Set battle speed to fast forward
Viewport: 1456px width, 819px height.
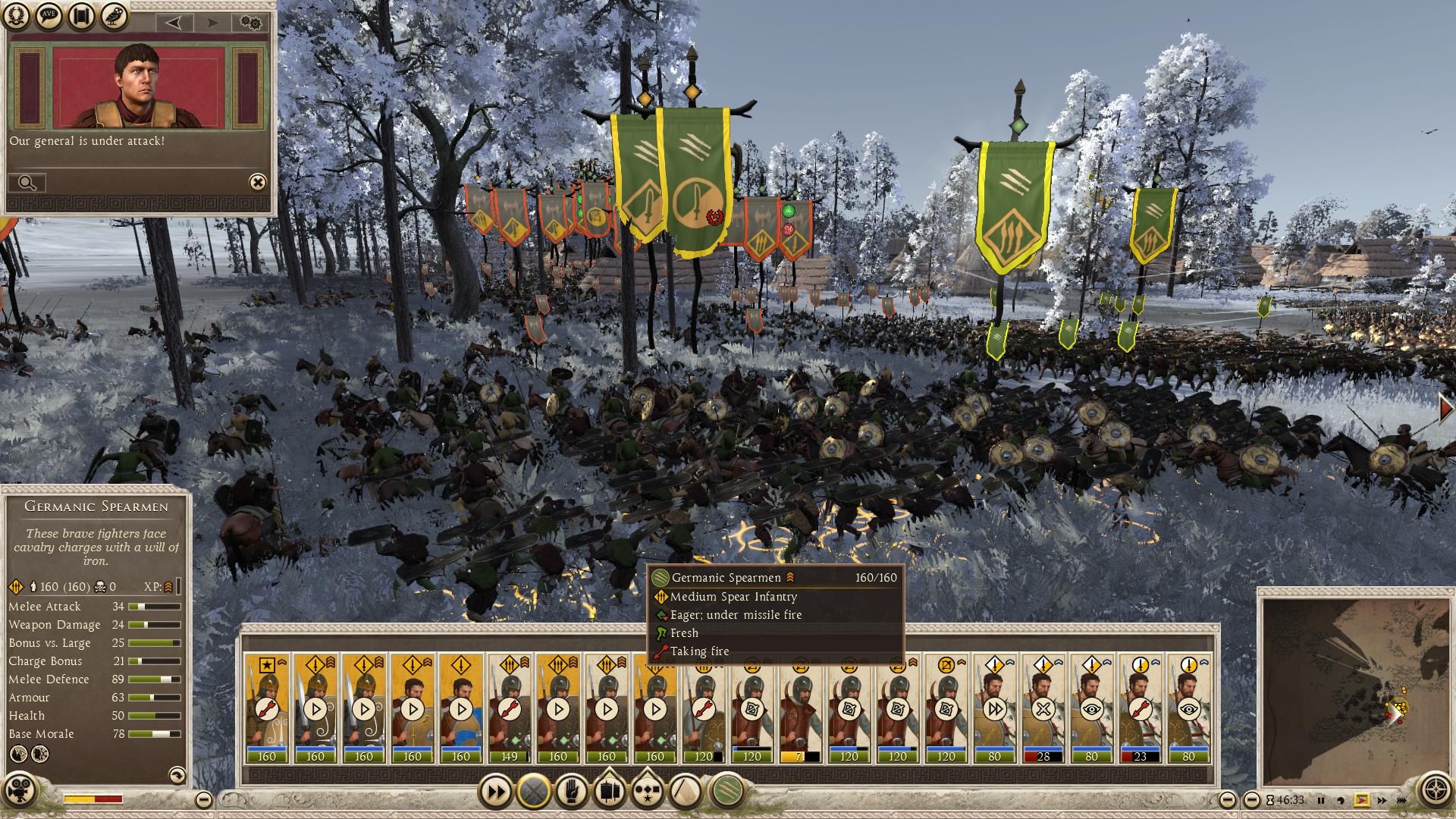point(1381,800)
